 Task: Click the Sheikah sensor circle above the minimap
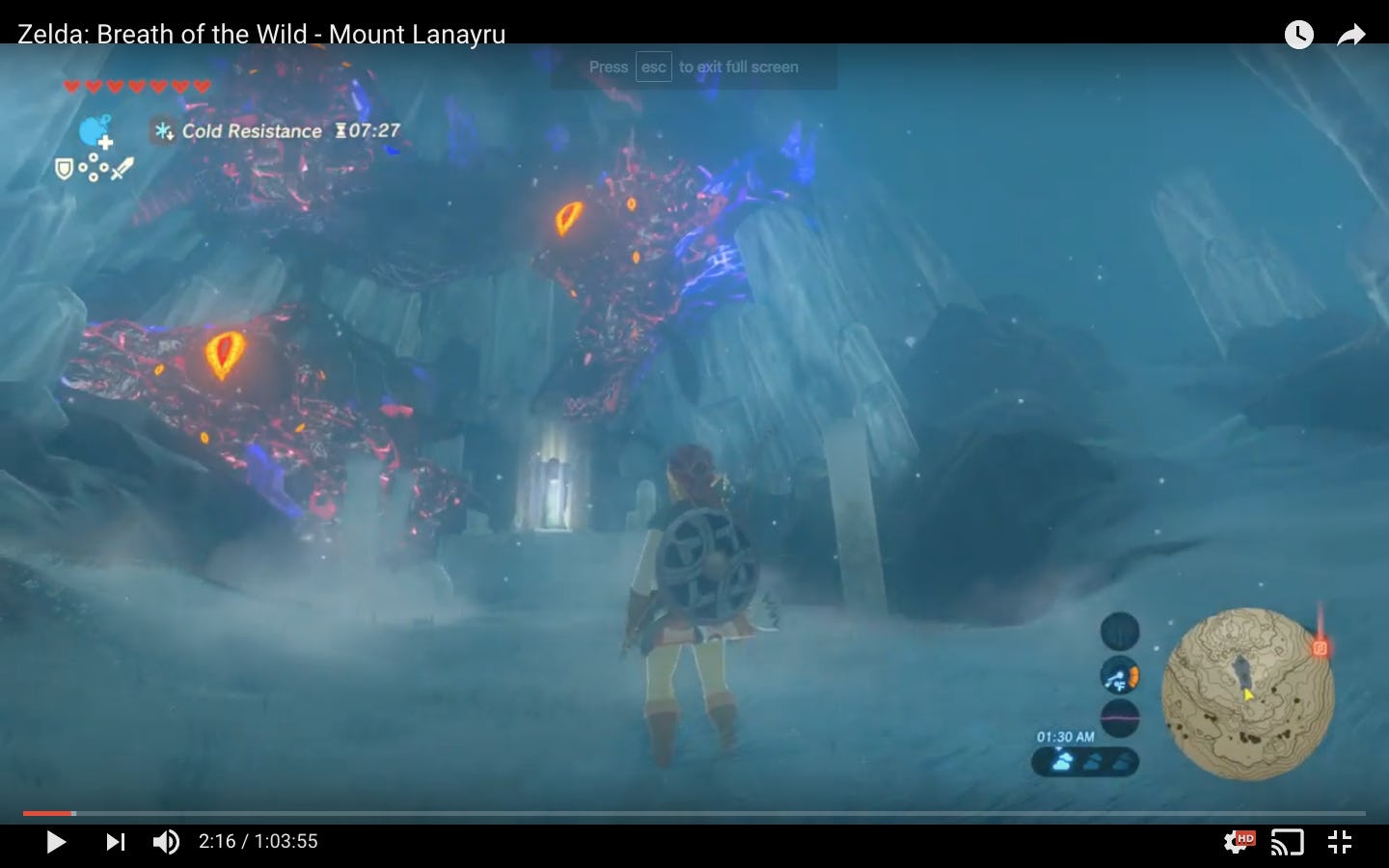point(1119,632)
